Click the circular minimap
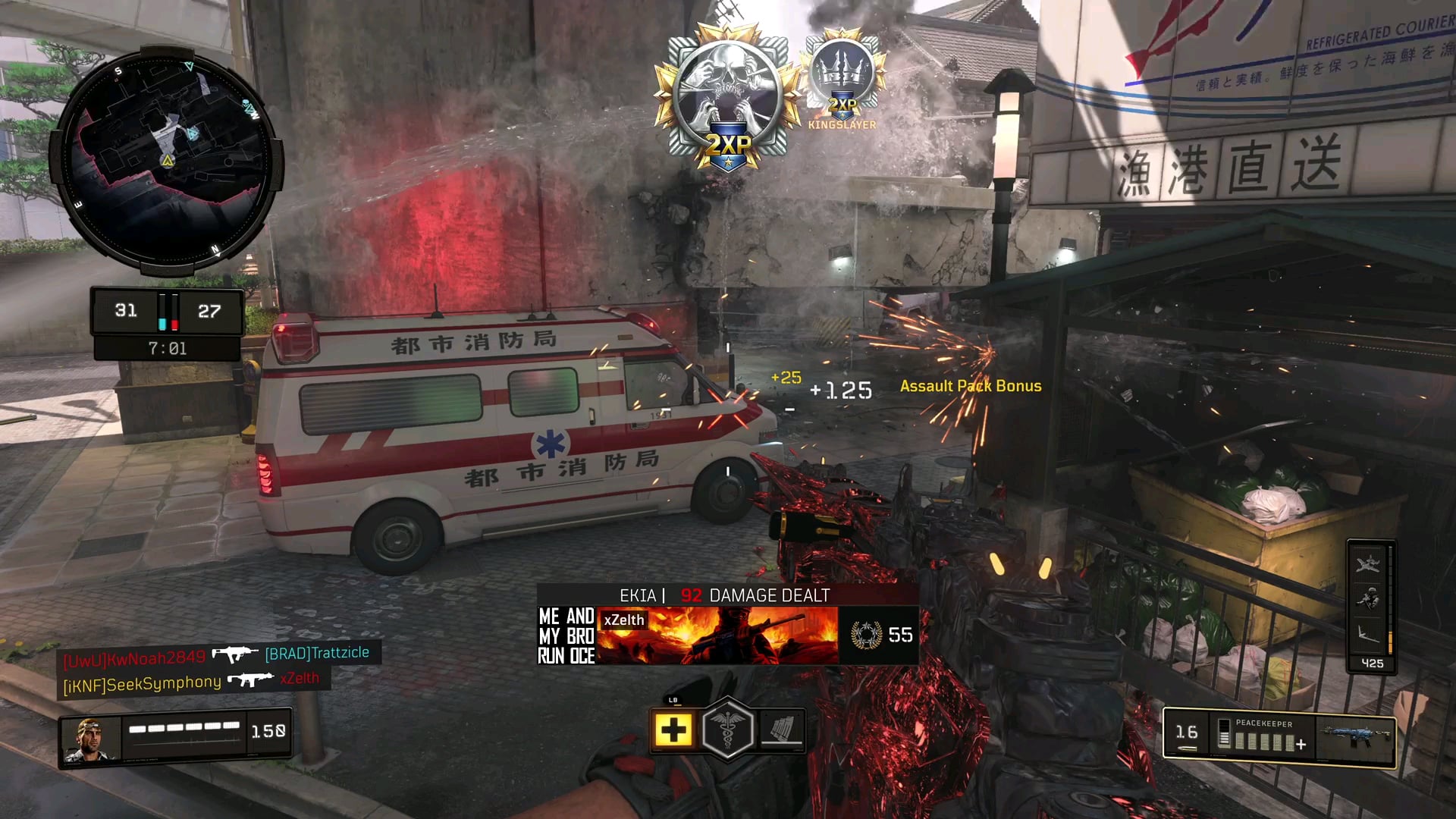The image size is (1456, 819). [167, 159]
